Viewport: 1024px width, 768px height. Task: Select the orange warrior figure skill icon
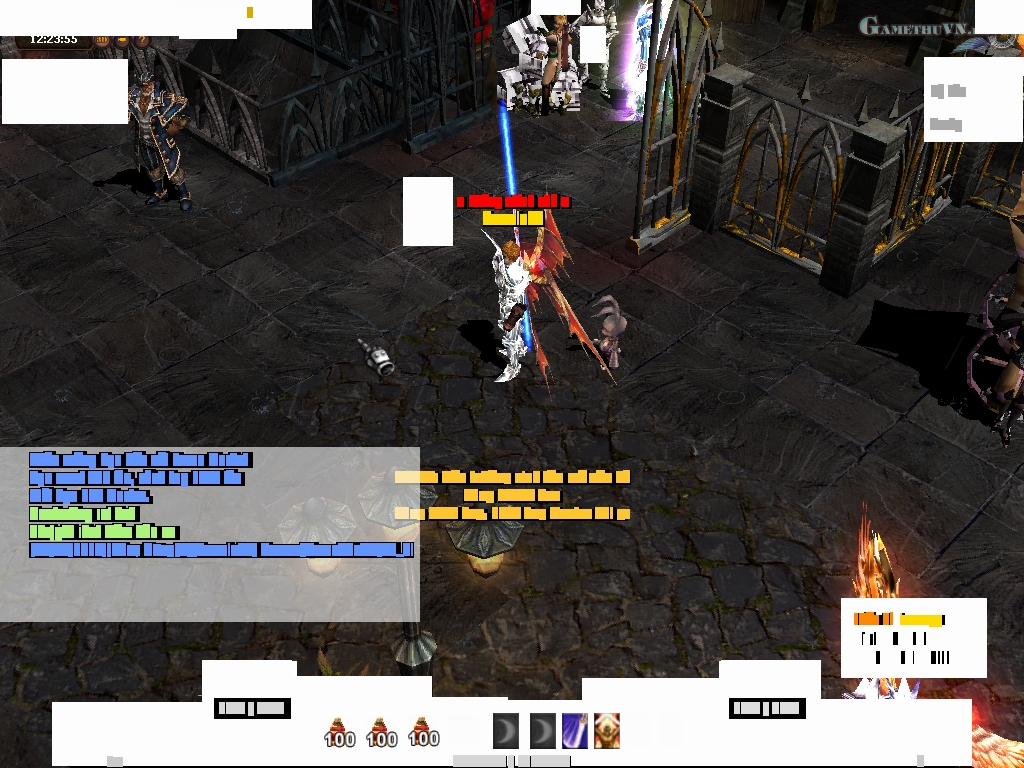(x=607, y=731)
